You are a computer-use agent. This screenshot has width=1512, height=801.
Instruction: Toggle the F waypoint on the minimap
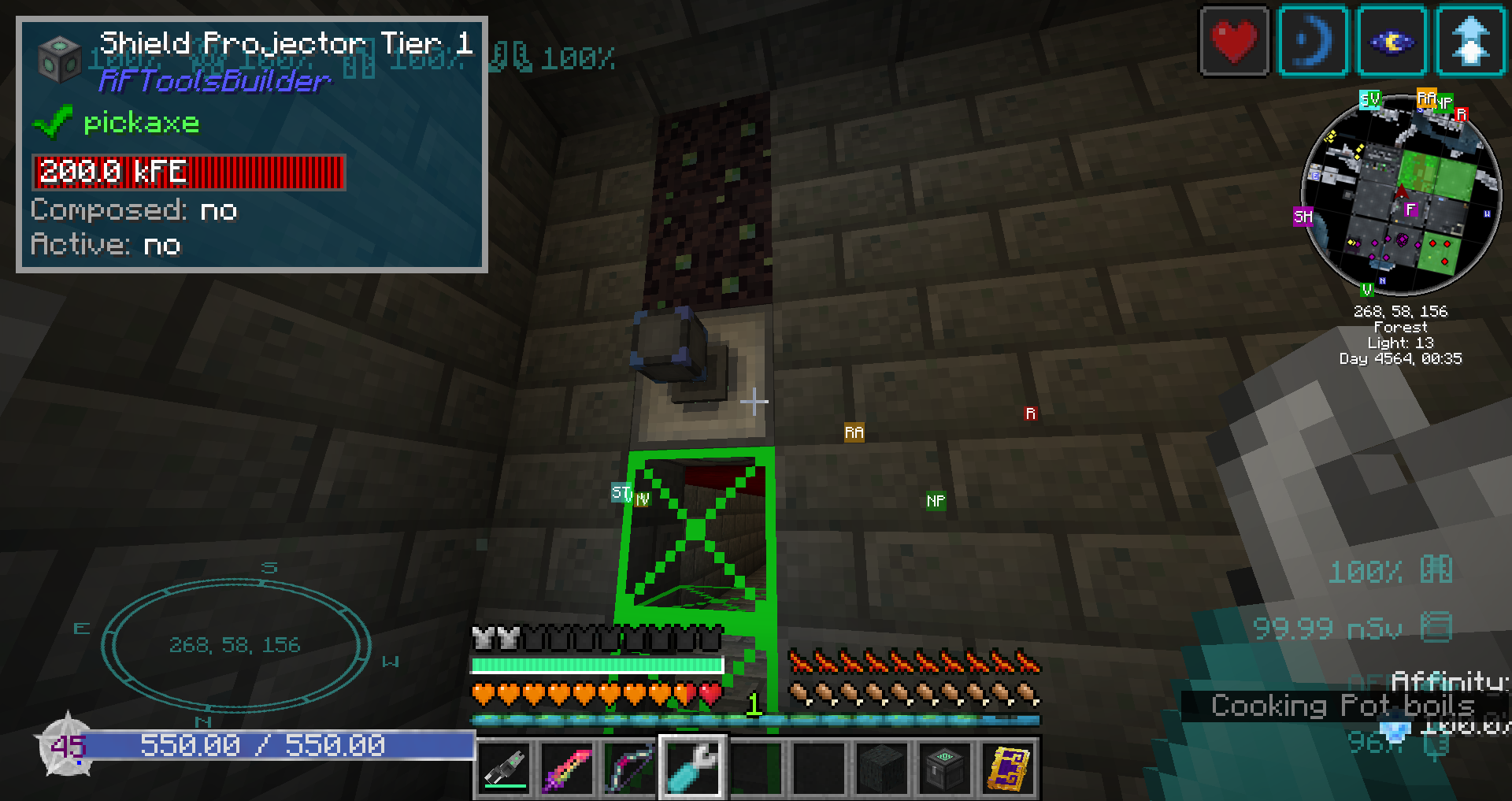[x=1410, y=210]
